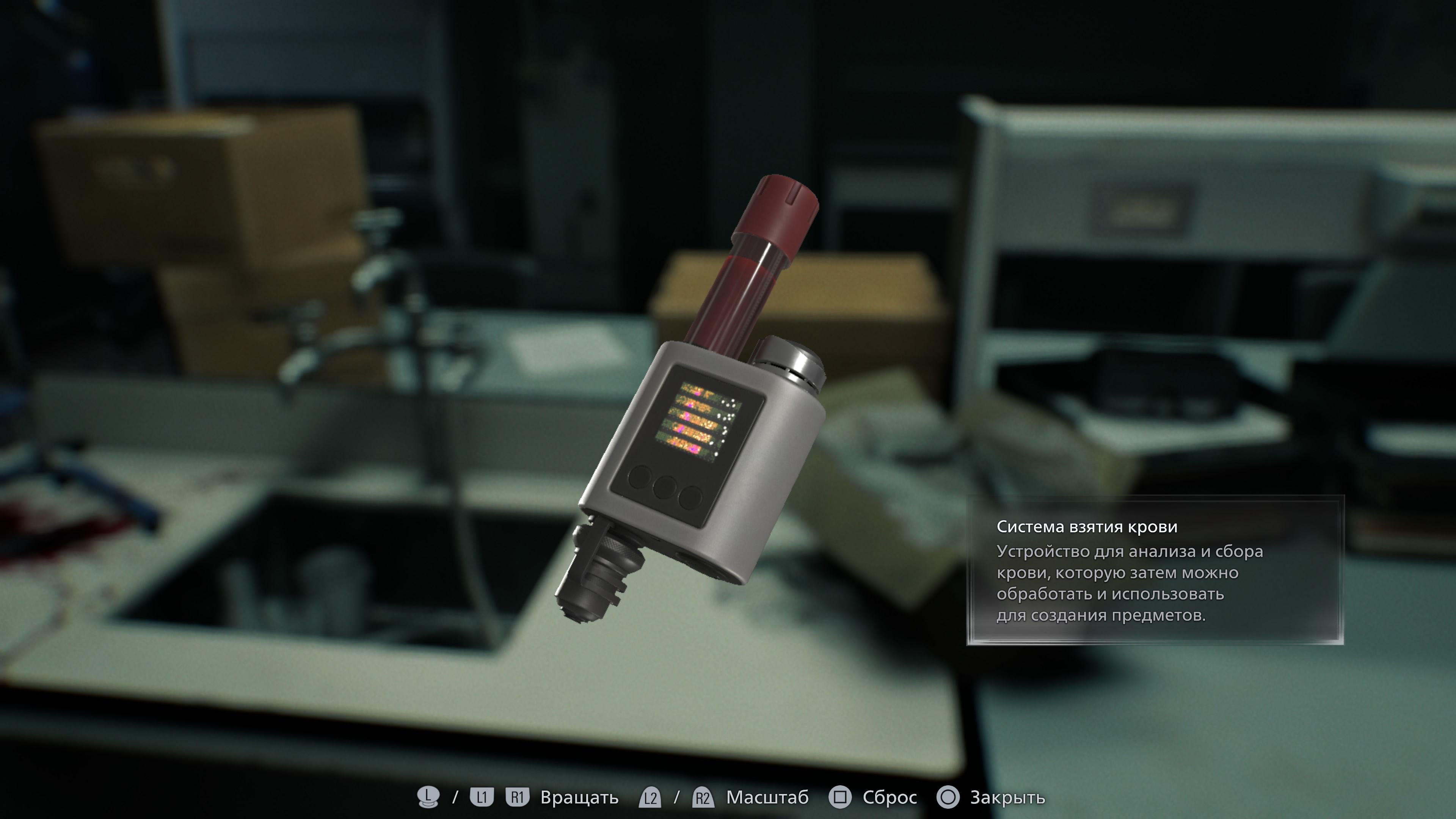Select the Закрыть action label

click(x=1009, y=797)
